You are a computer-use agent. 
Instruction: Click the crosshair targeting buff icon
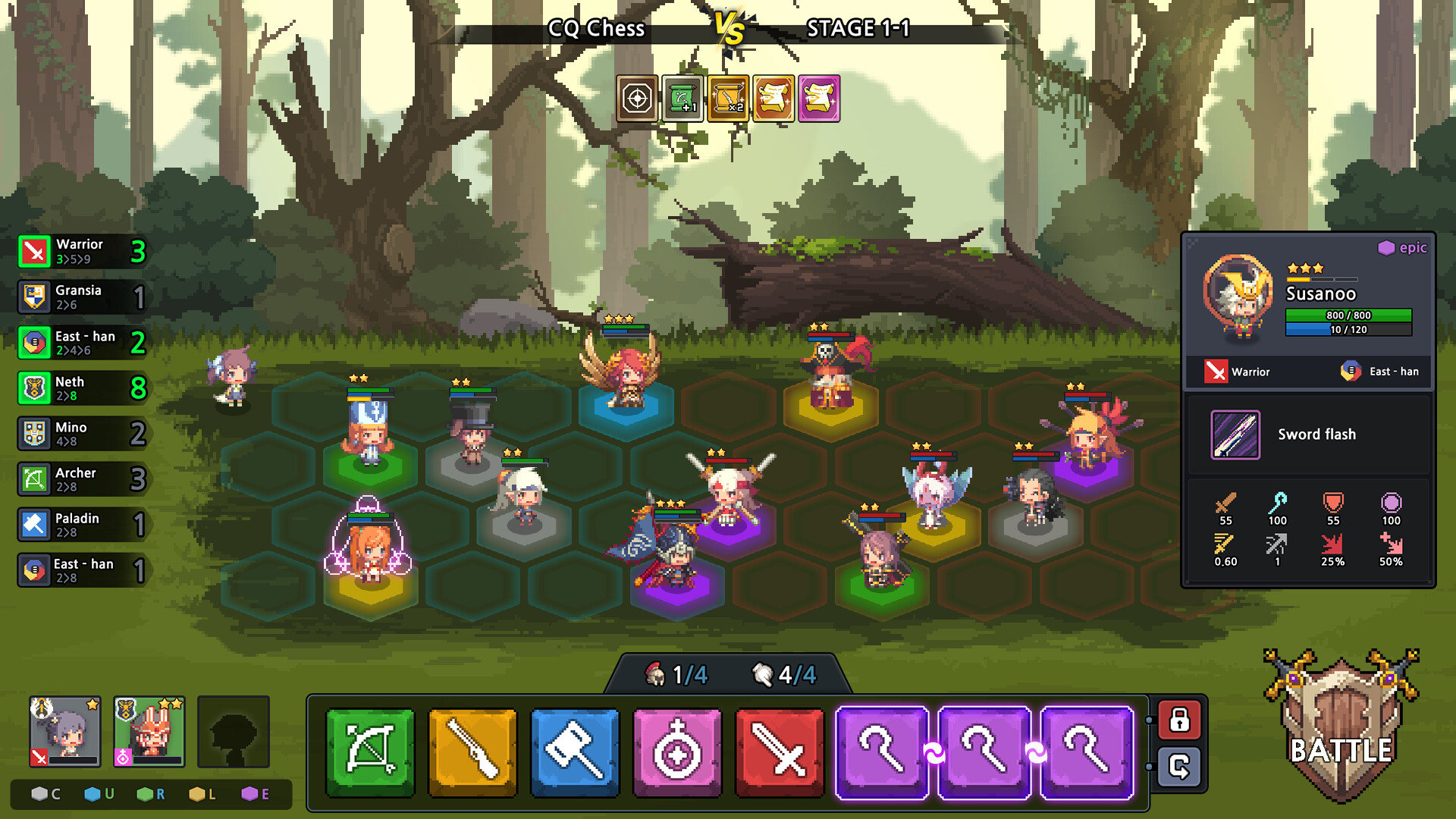point(637,98)
